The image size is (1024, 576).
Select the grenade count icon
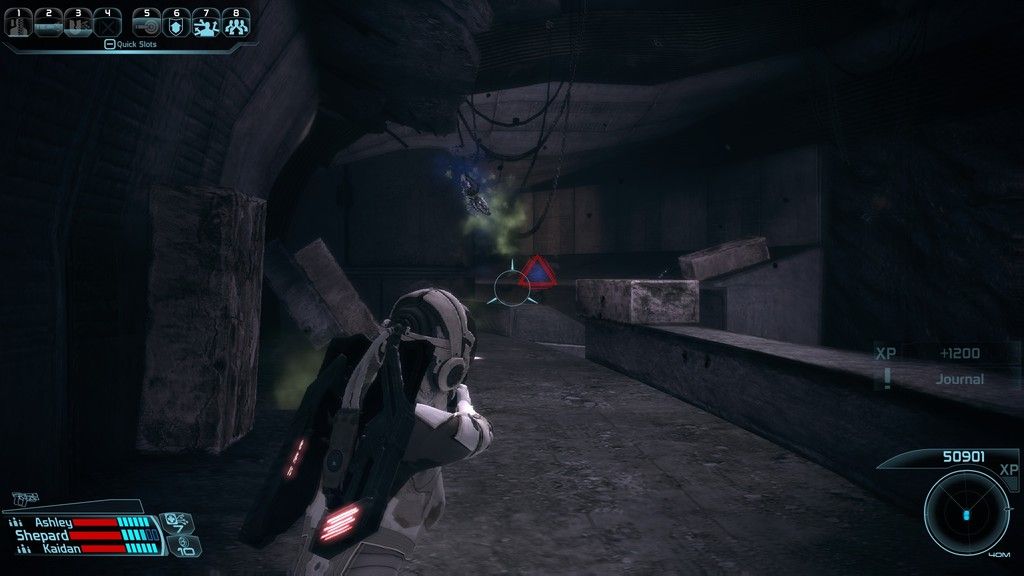pos(187,546)
